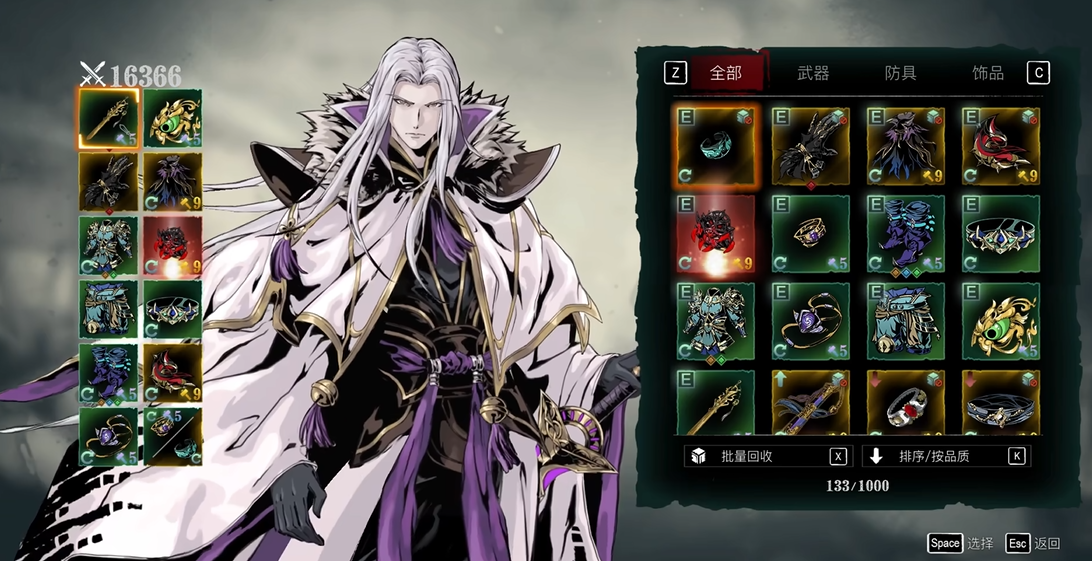Viewport: 1092px width, 561px height.
Task: Choose the dark belt with gold buckle
Action: [x=1001, y=402]
